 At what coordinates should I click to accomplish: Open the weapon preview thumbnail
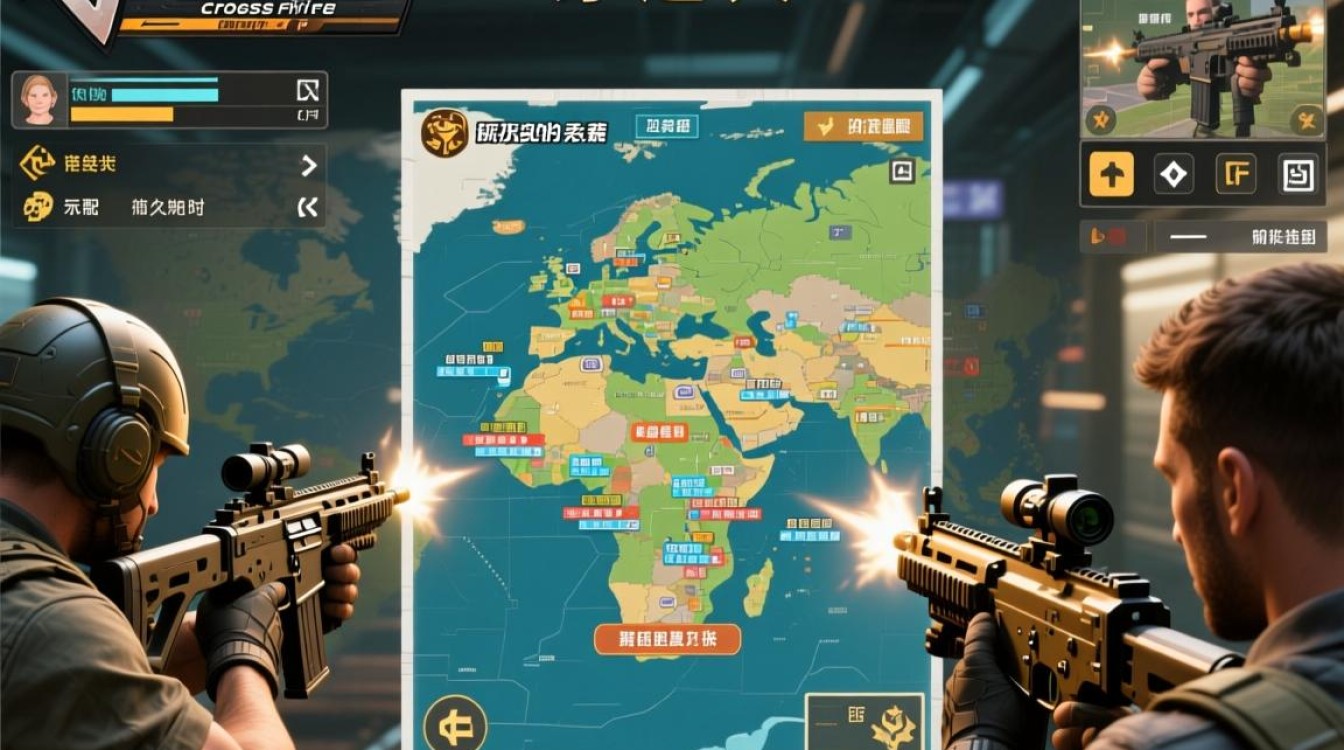click(1203, 68)
